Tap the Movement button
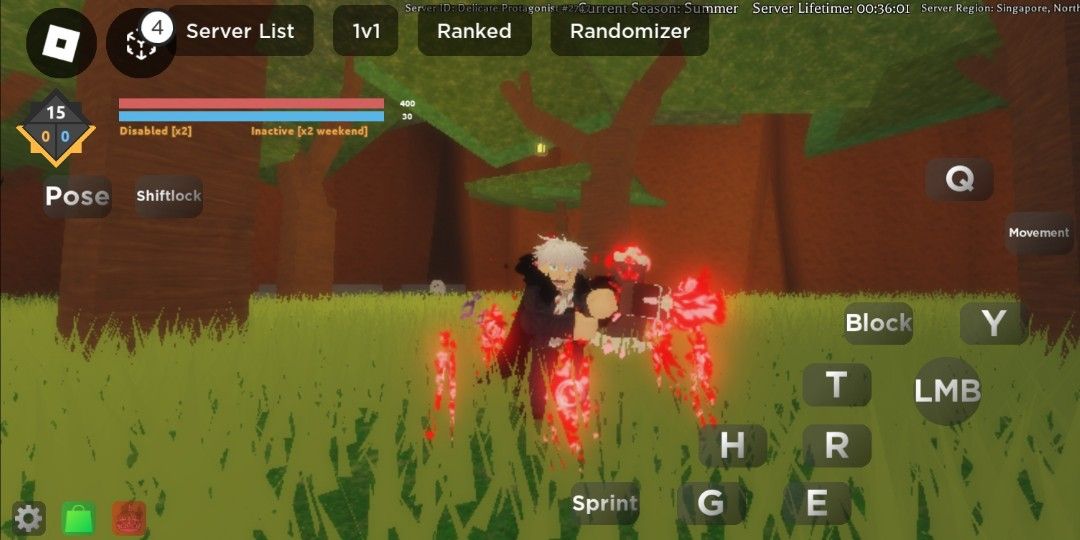The width and height of the screenshot is (1080, 540). coord(1039,233)
